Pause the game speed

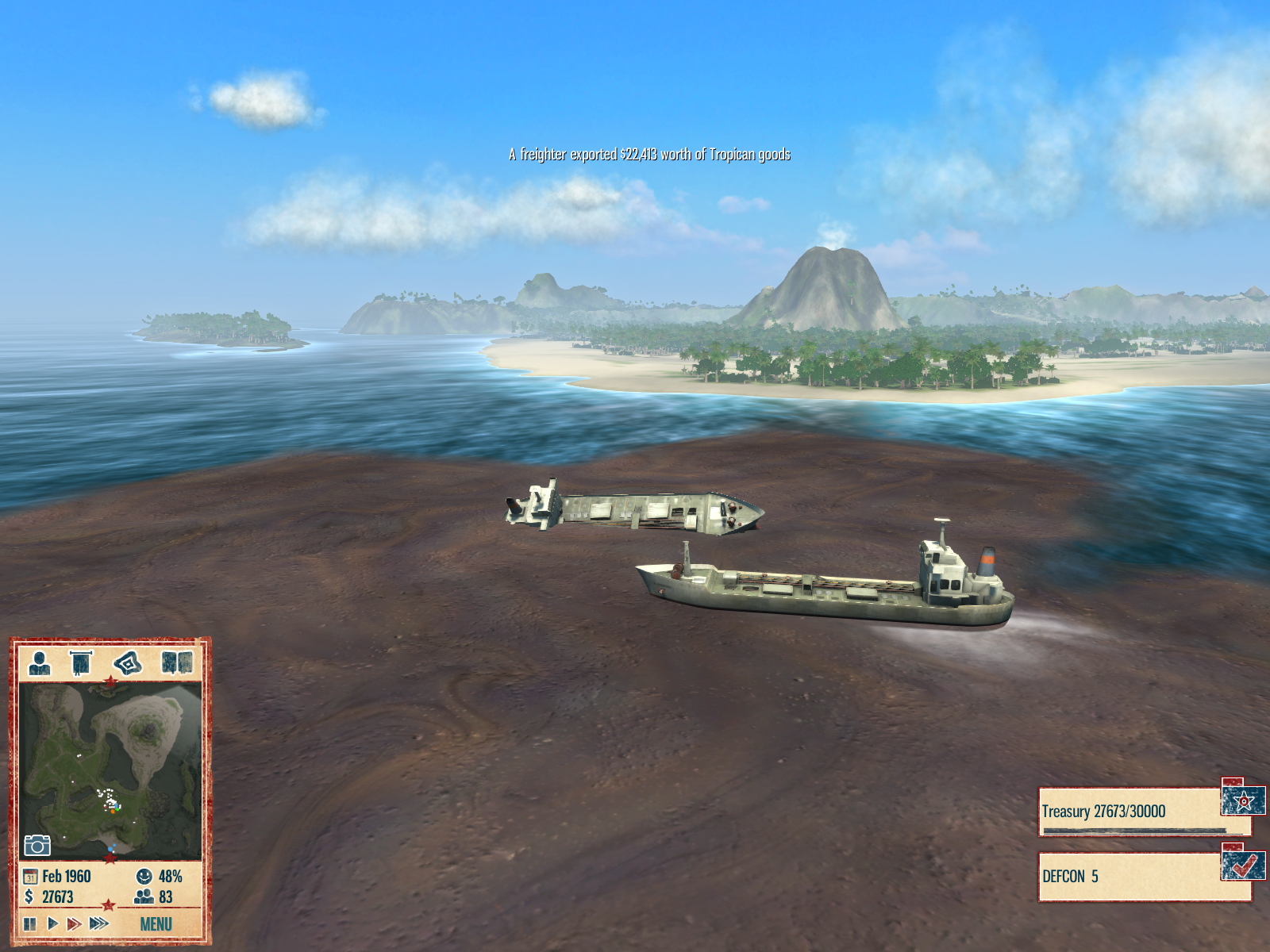point(30,923)
